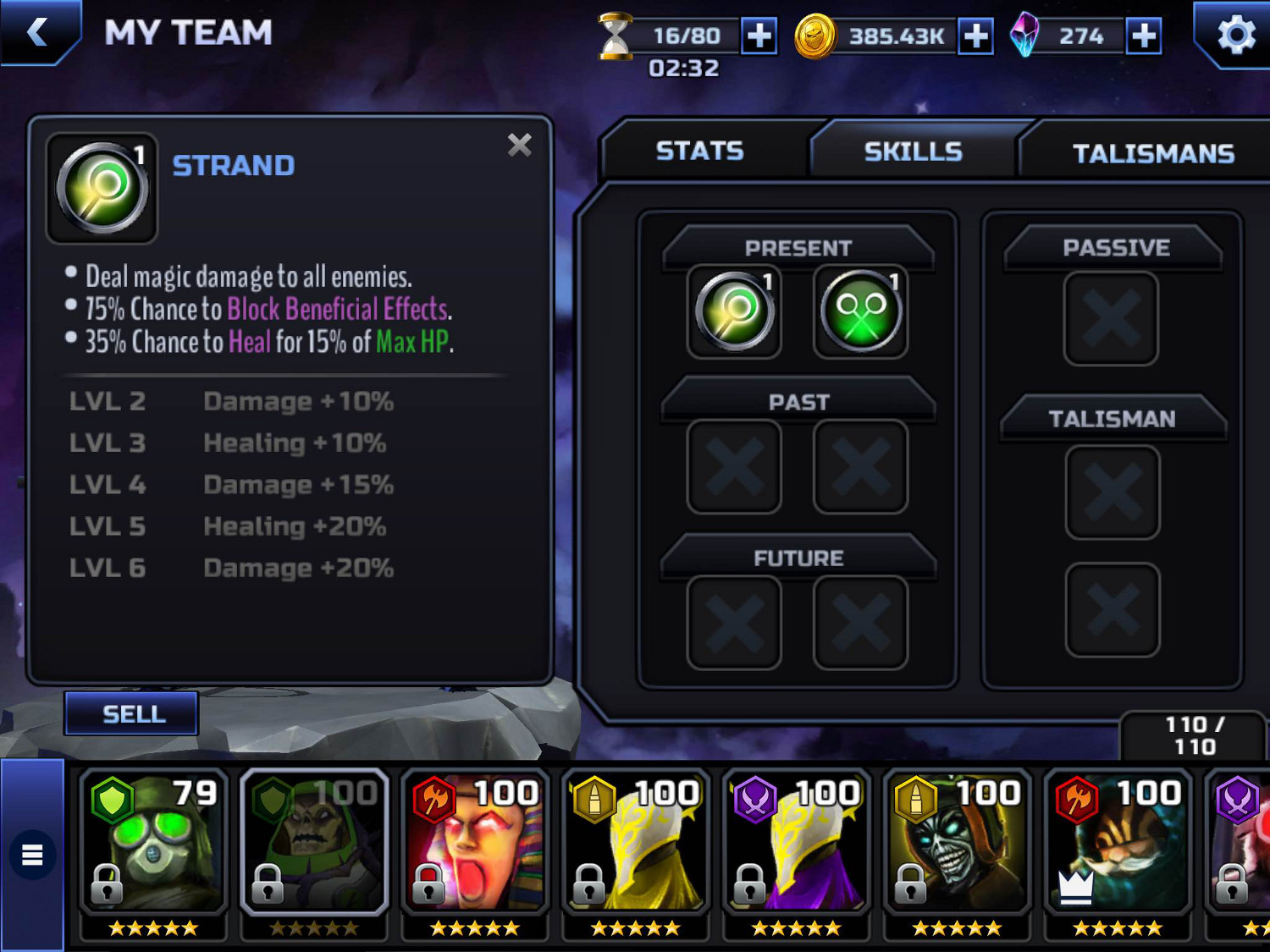The image size is (1270, 952).
Task: Open the gear settings menu
Action: pos(1235,36)
